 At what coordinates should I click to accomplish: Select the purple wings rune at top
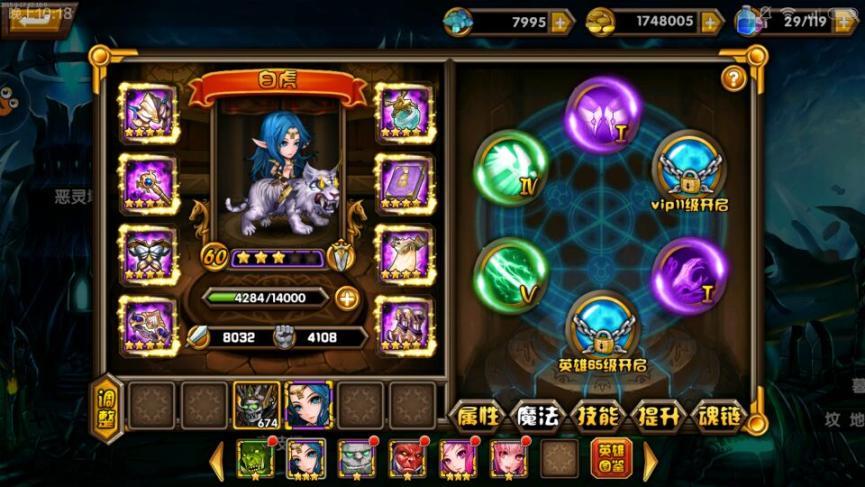coord(604,115)
